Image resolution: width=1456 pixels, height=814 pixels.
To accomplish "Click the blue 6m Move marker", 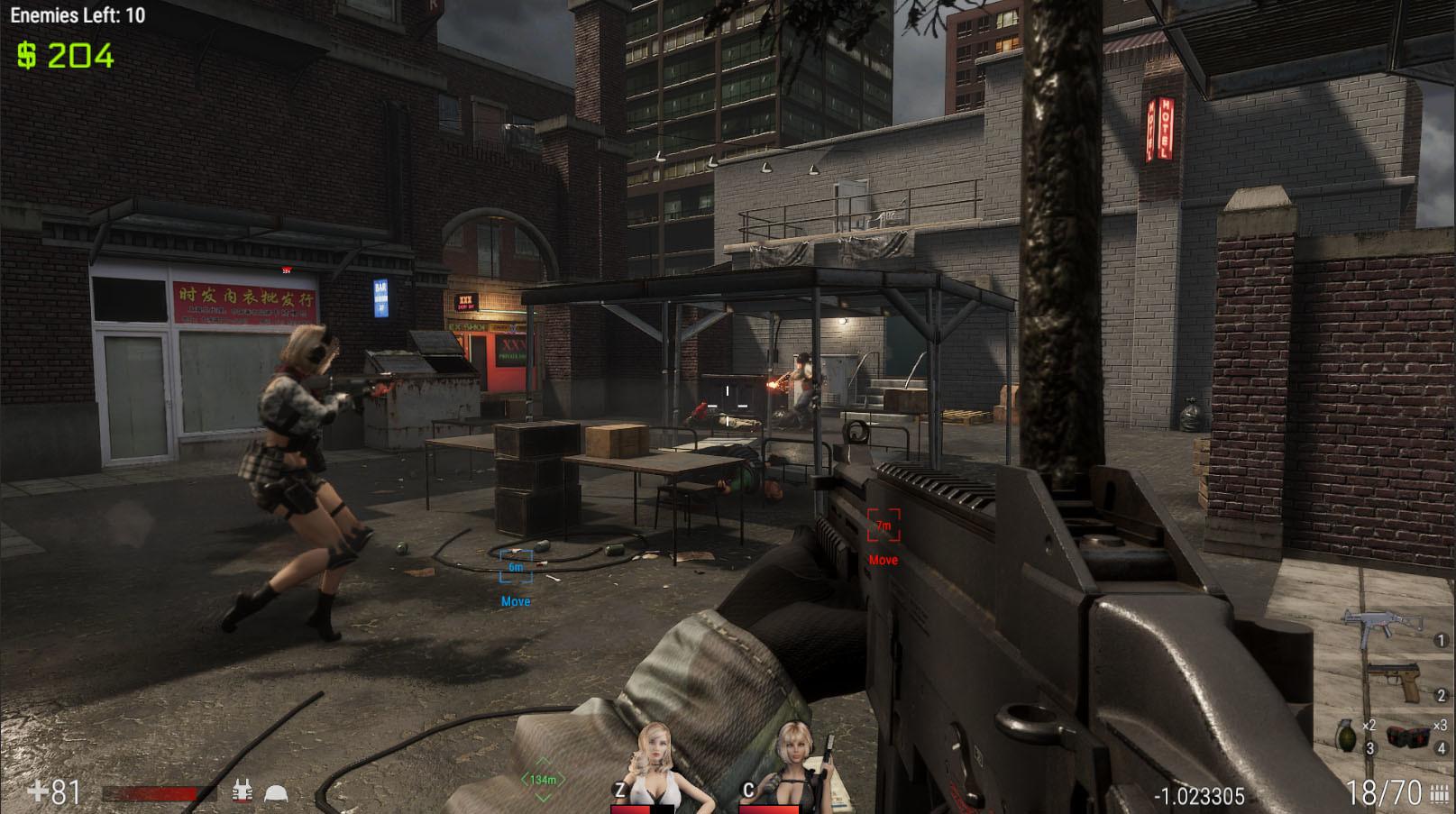I will 516,568.
